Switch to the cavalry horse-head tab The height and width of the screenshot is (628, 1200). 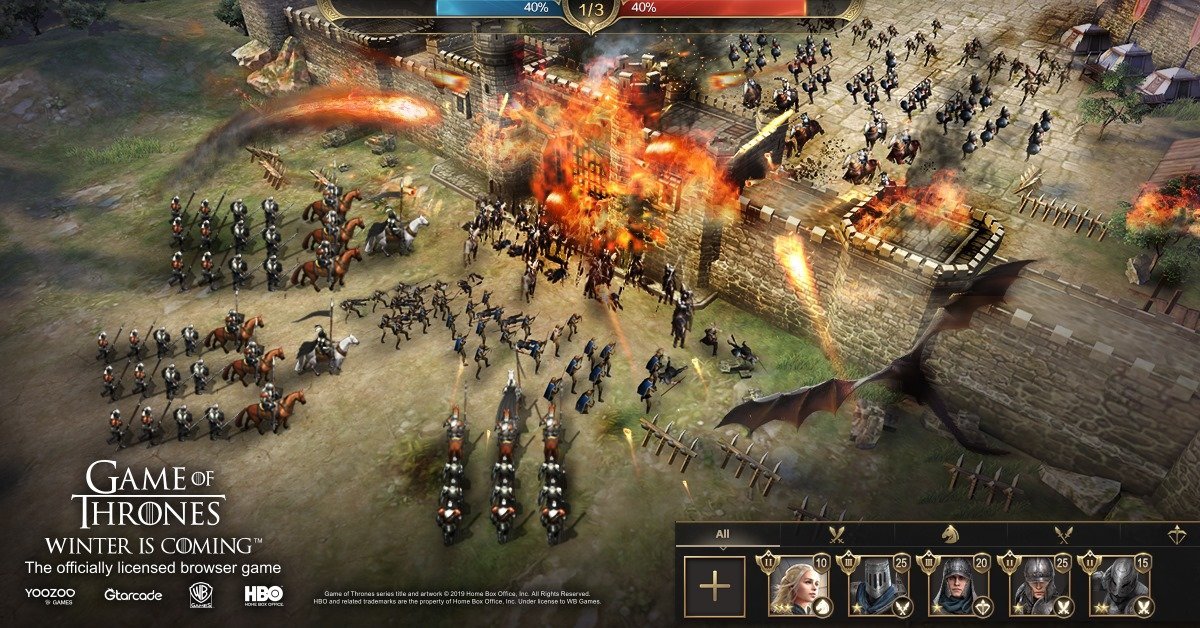click(x=951, y=535)
